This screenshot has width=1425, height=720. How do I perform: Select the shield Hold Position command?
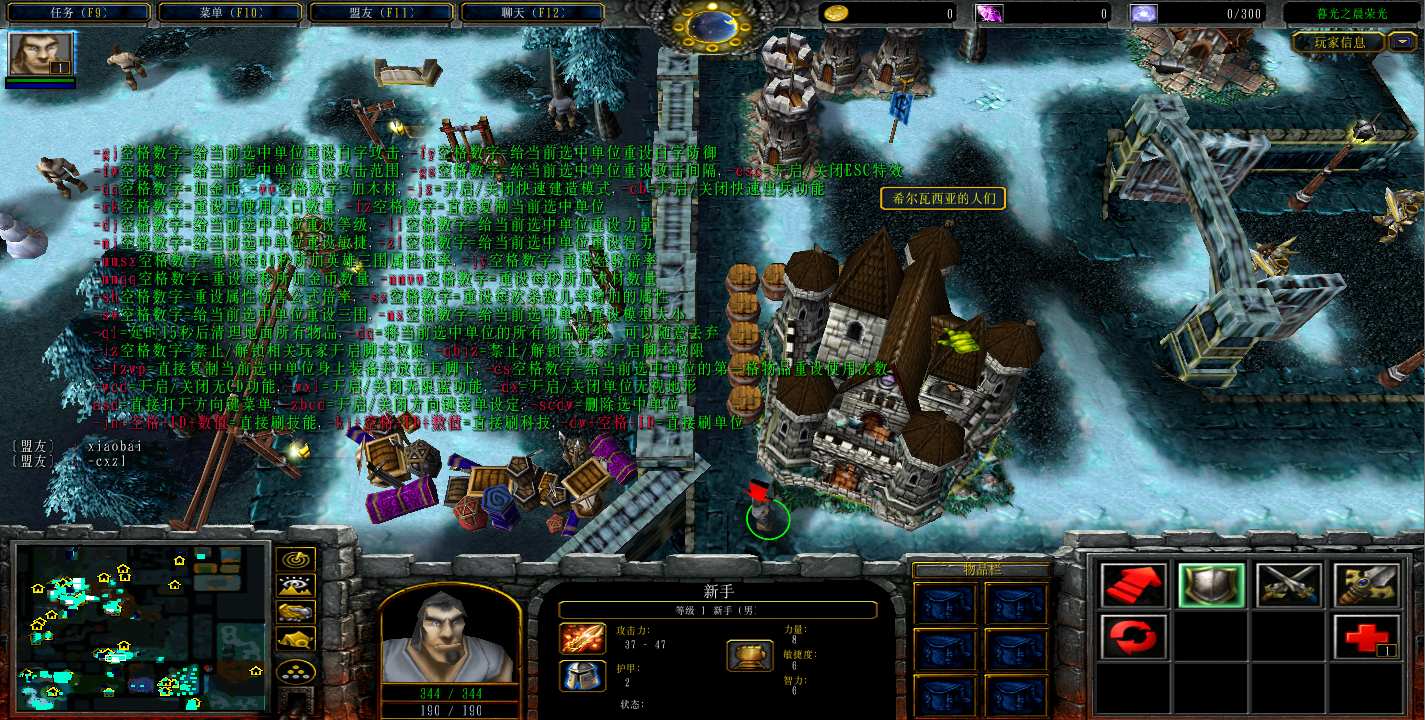tap(1211, 586)
